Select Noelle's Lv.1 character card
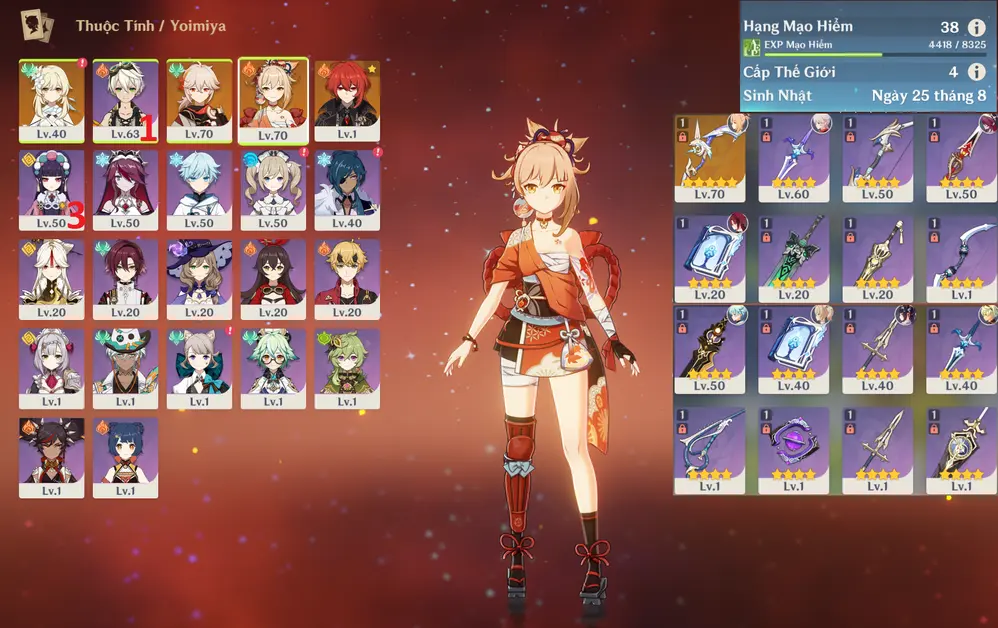Viewport: 998px width, 628px height. 52,367
